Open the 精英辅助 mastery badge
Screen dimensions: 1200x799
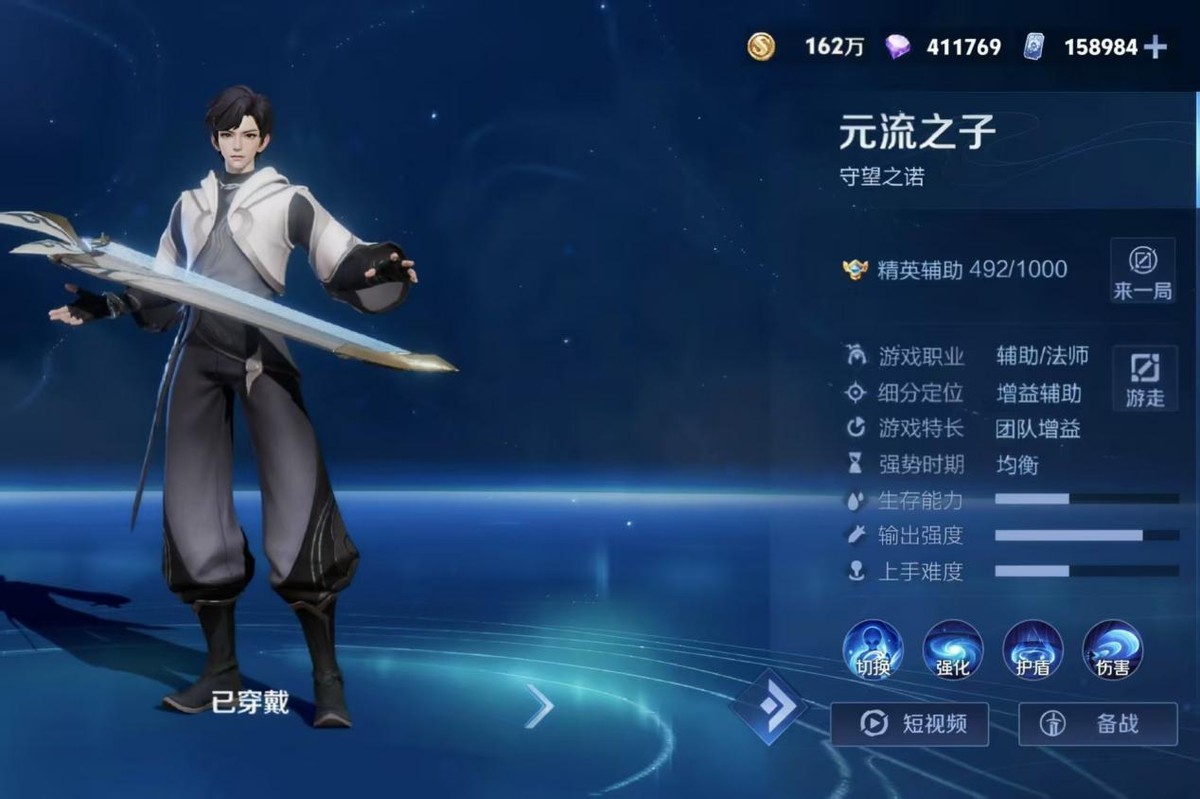pyautogui.click(x=855, y=269)
